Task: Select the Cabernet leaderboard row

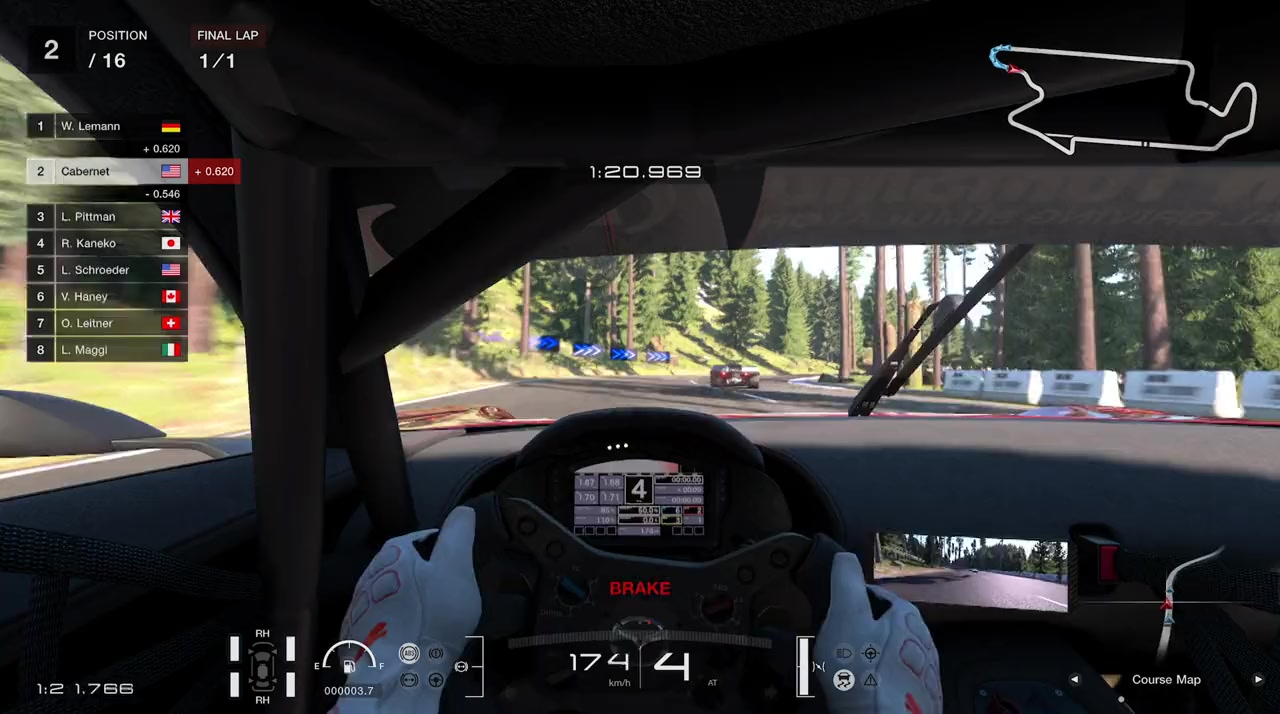Action: tap(106, 171)
